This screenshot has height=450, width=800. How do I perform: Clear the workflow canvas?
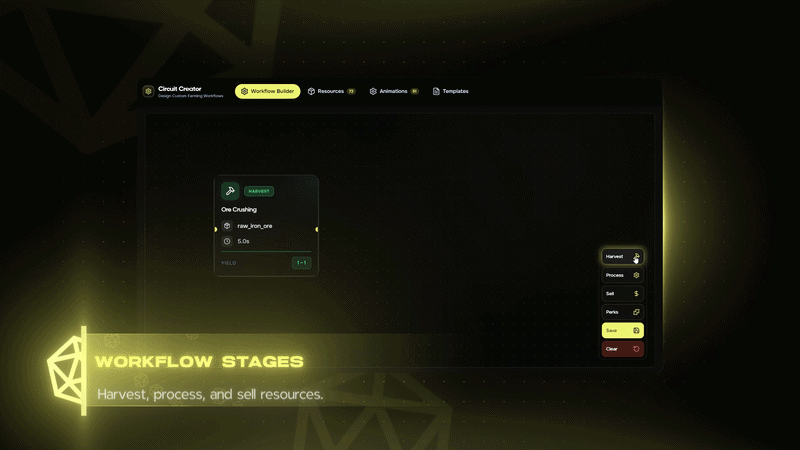pos(622,349)
